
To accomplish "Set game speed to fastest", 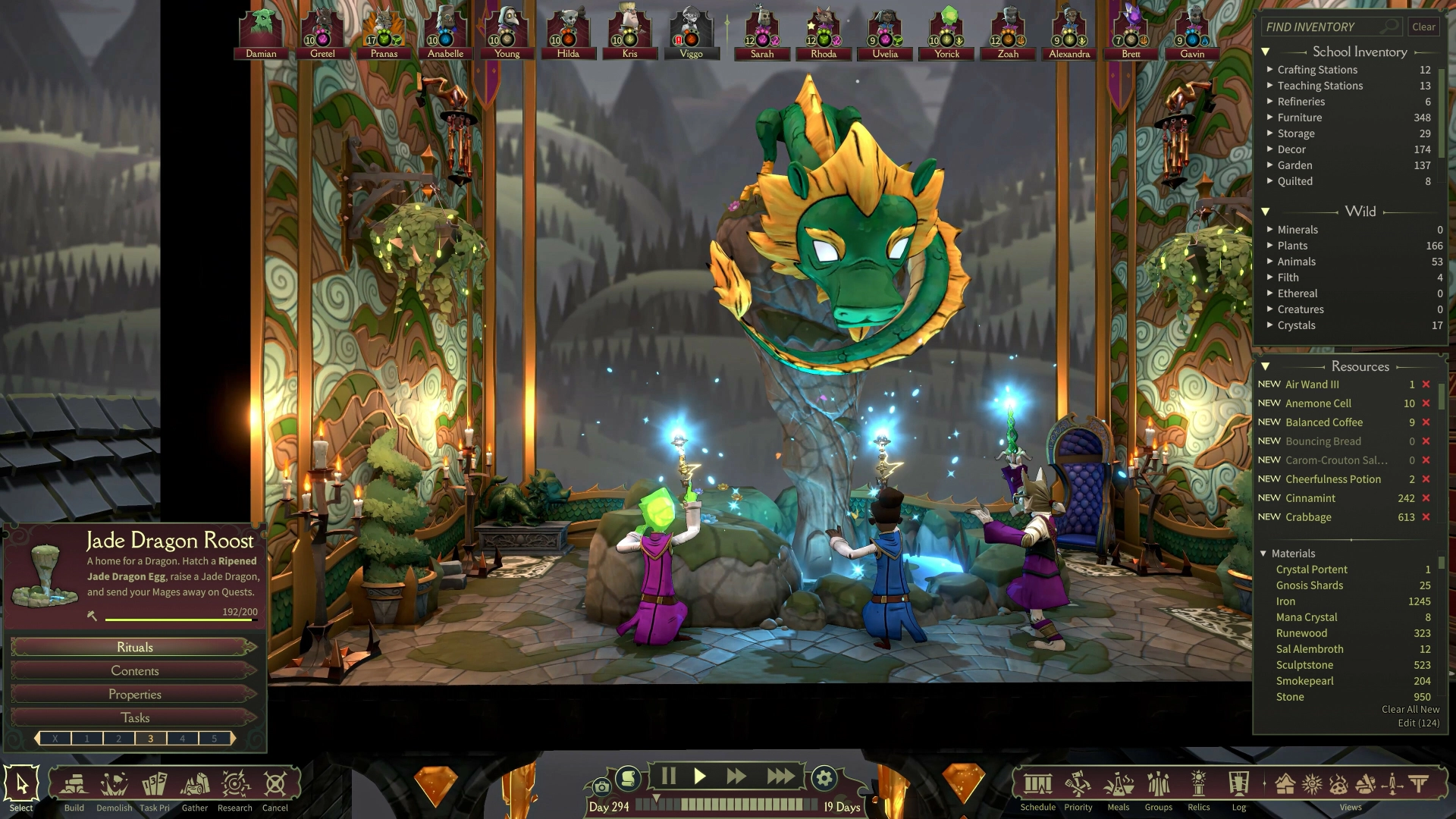I will (780, 776).
